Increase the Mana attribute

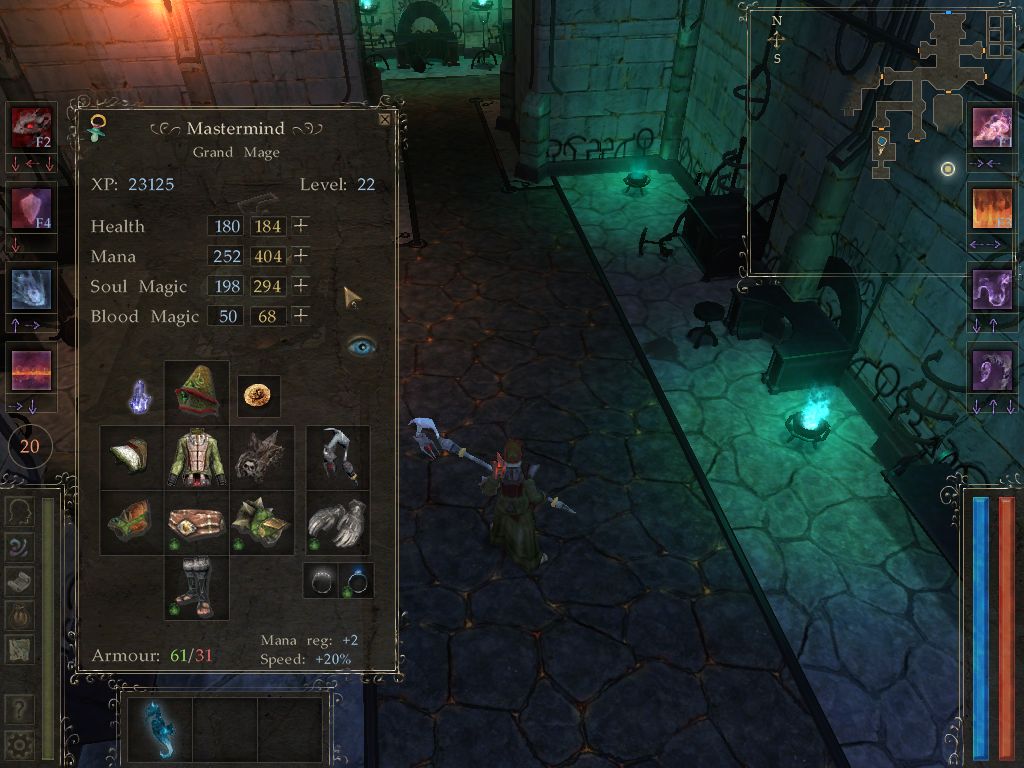[x=300, y=256]
